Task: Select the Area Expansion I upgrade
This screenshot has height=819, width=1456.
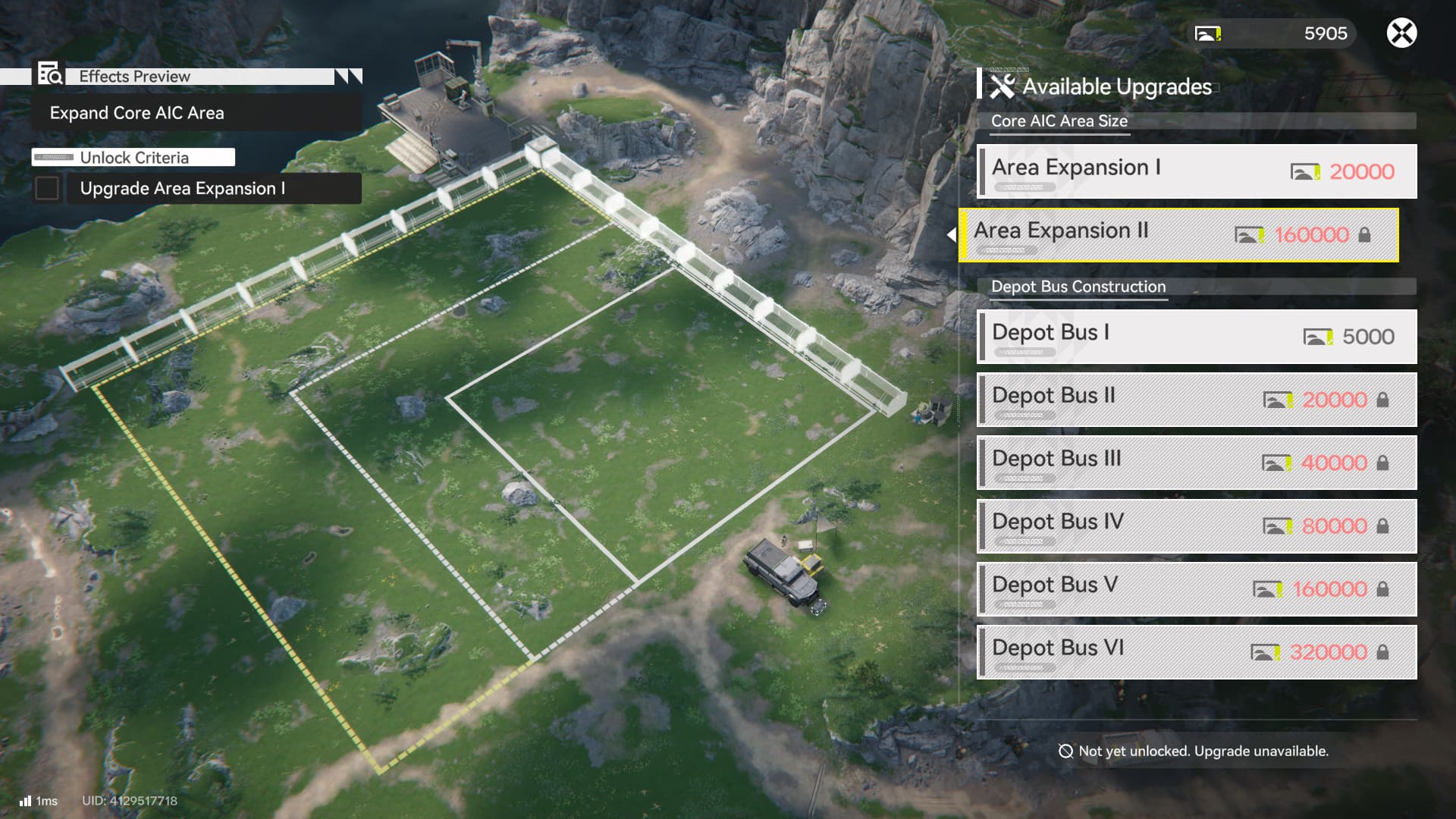Action: [x=1197, y=171]
